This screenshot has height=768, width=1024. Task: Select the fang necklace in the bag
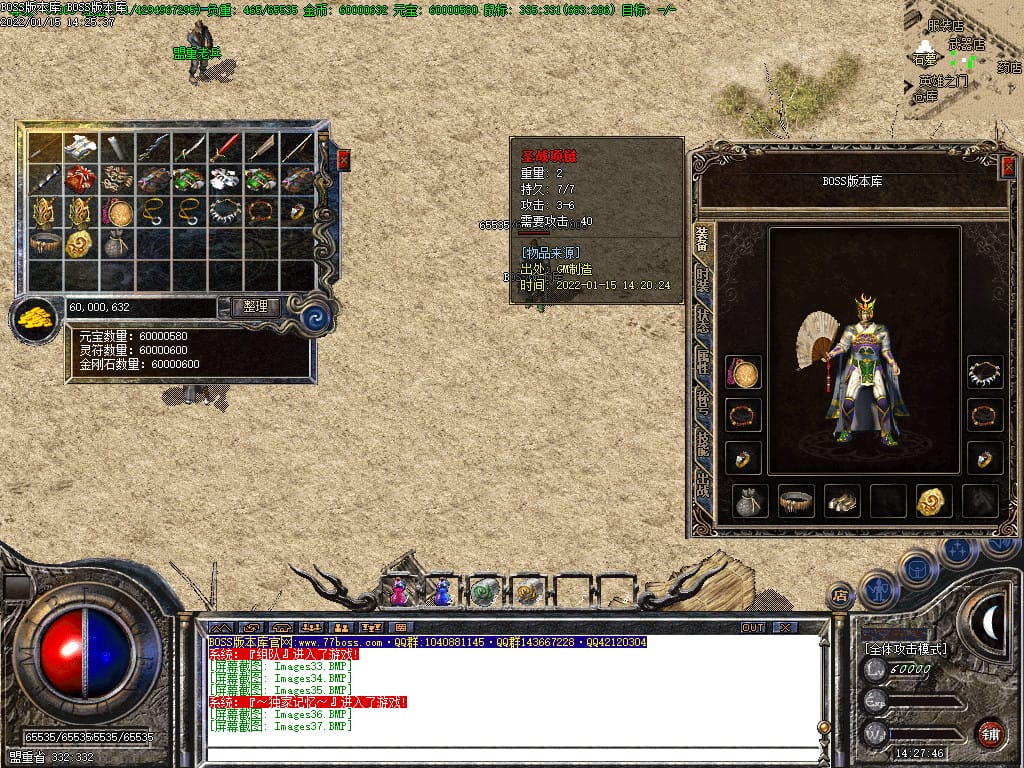point(224,211)
